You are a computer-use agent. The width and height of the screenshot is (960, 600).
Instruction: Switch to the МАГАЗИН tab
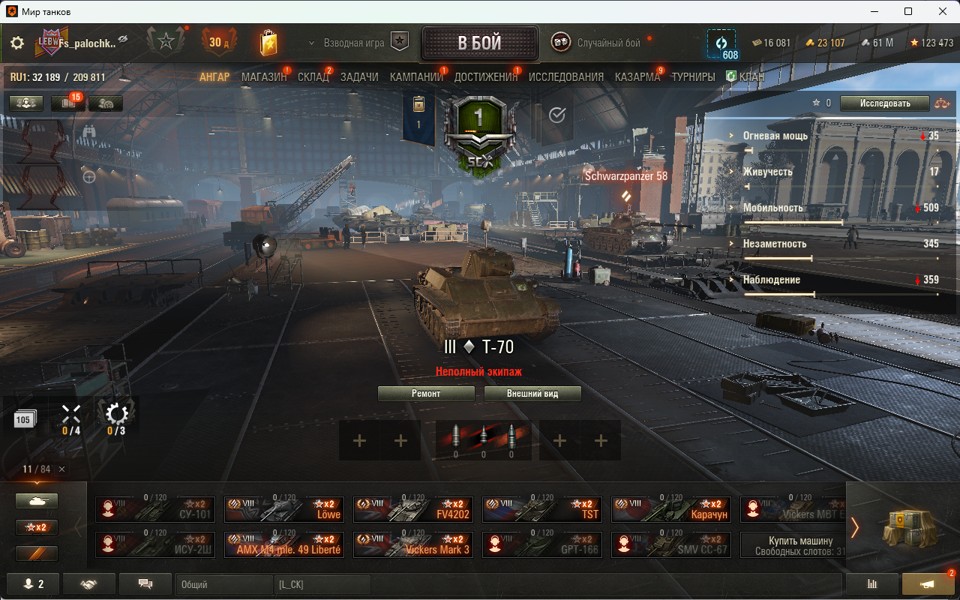click(264, 77)
